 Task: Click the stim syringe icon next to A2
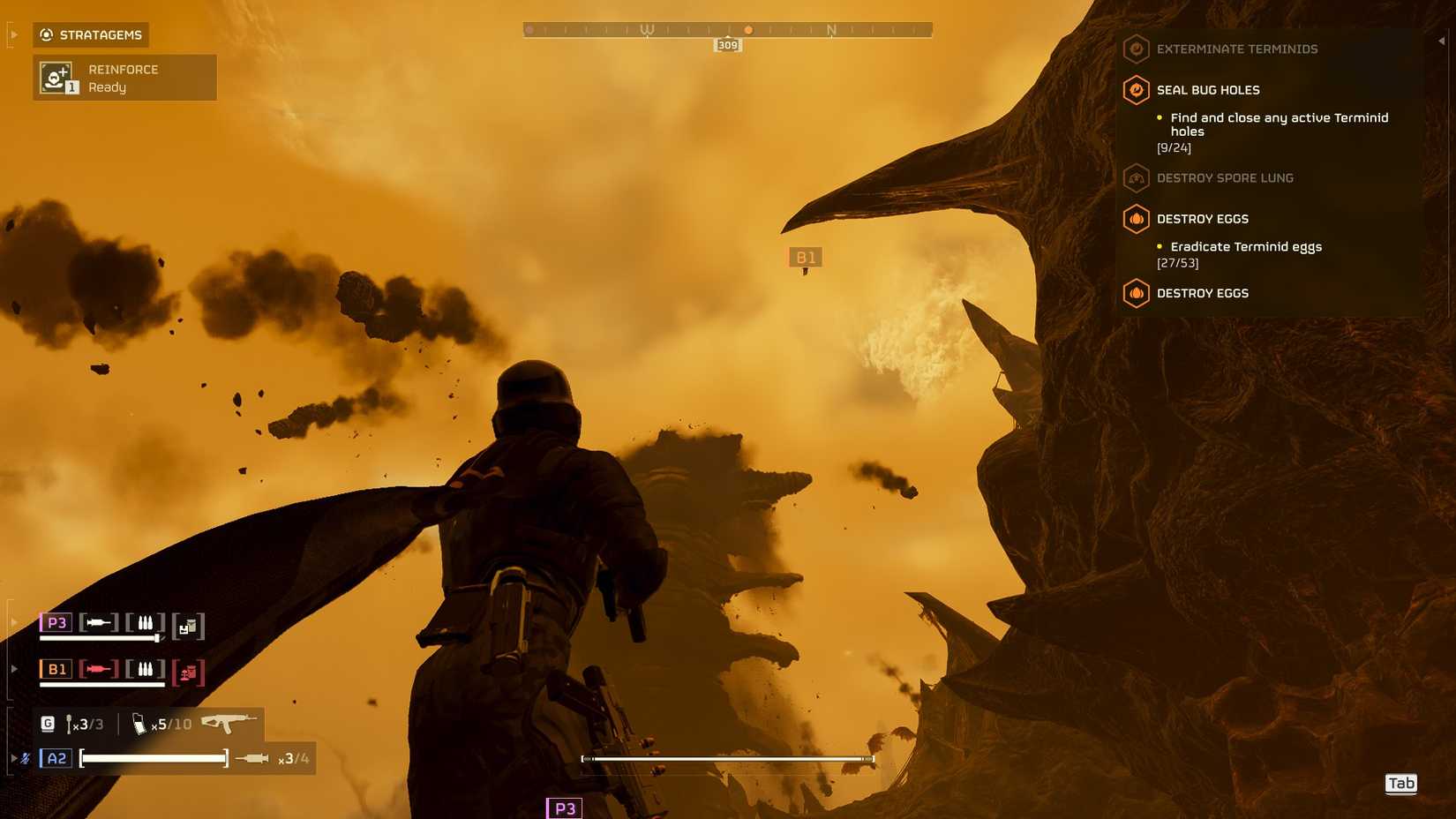255,757
